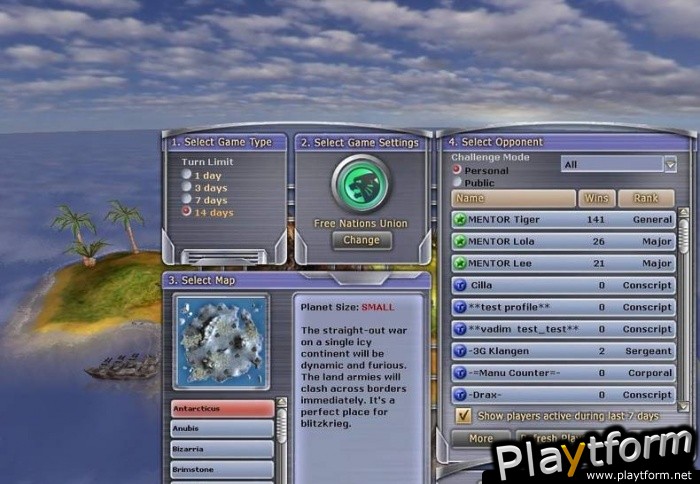700x484 pixels.
Task: Select the 1 day turn limit
Action: click(x=186, y=175)
